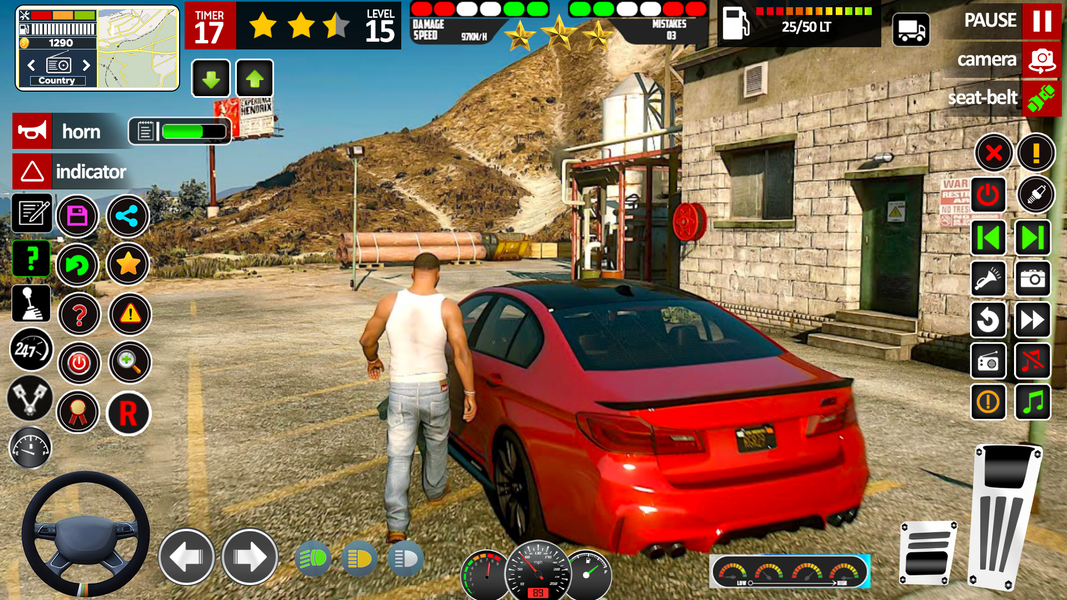Open the gear shifter icon

(x=31, y=303)
